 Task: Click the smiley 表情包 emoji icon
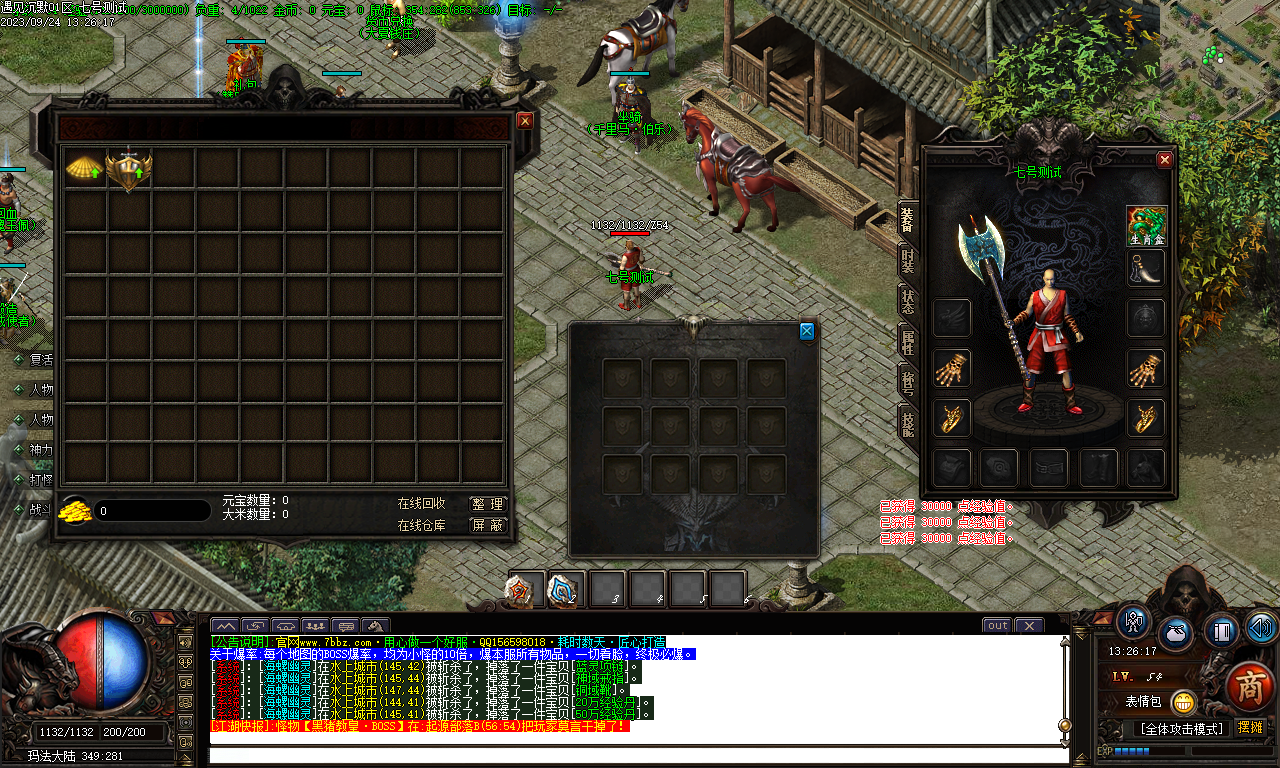(x=1184, y=703)
